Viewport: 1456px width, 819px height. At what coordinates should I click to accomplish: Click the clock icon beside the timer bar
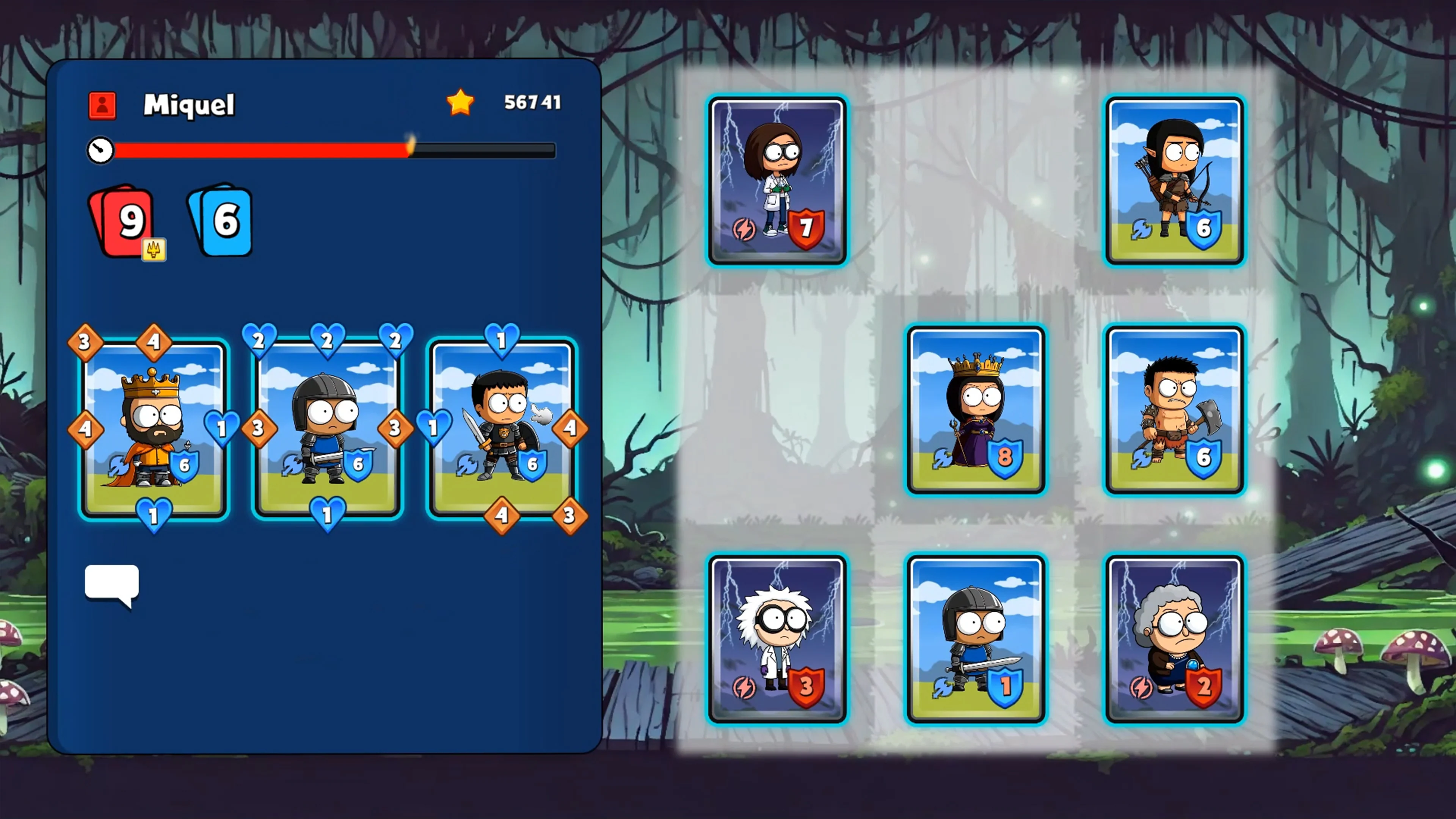click(100, 151)
